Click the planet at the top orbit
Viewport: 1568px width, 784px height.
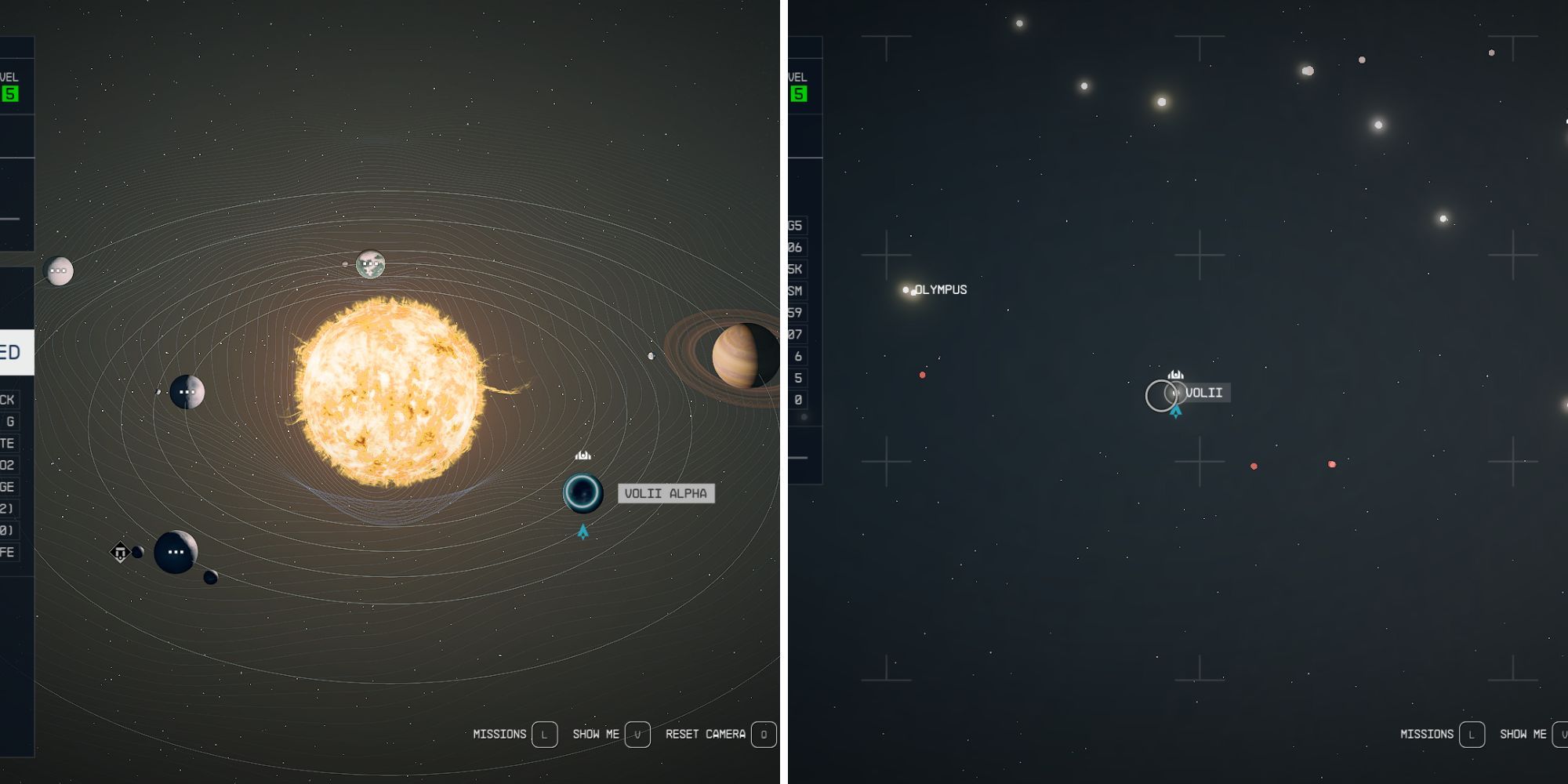click(x=368, y=264)
